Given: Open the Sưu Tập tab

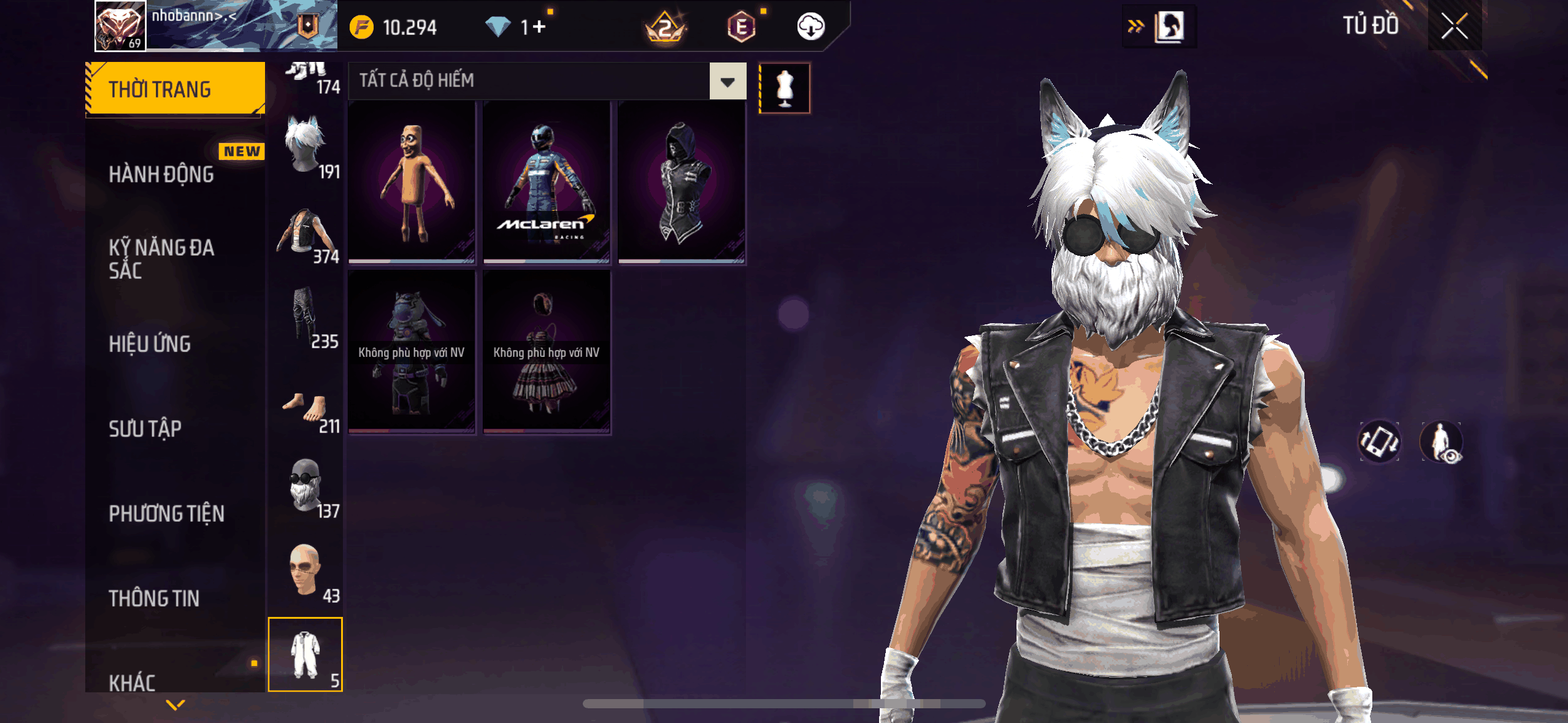Looking at the screenshot, I should point(145,429).
